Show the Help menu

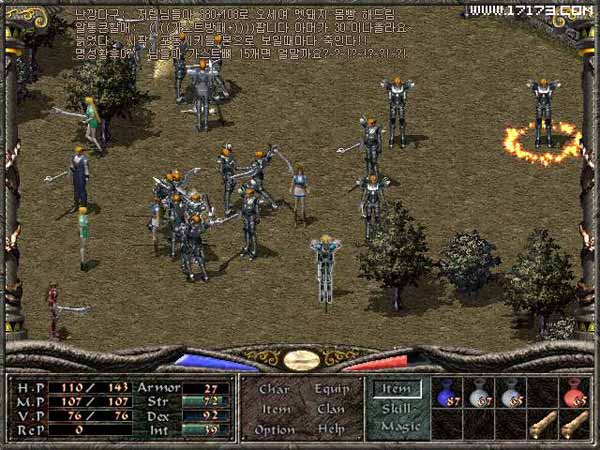click(x=330, y=428)
